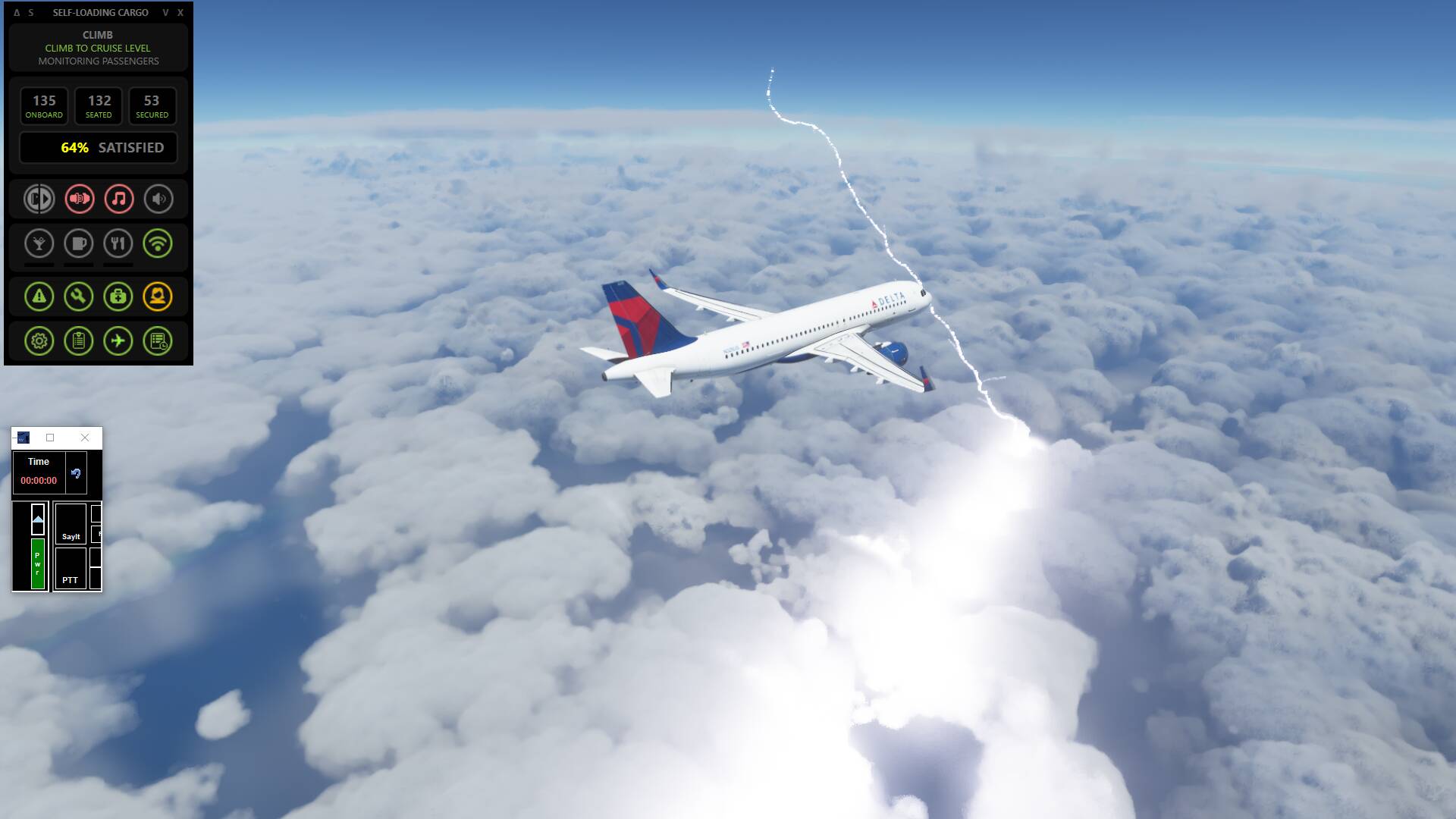Open the medical kit icon
Screen dimensions: 1456x819
[118, 297]
